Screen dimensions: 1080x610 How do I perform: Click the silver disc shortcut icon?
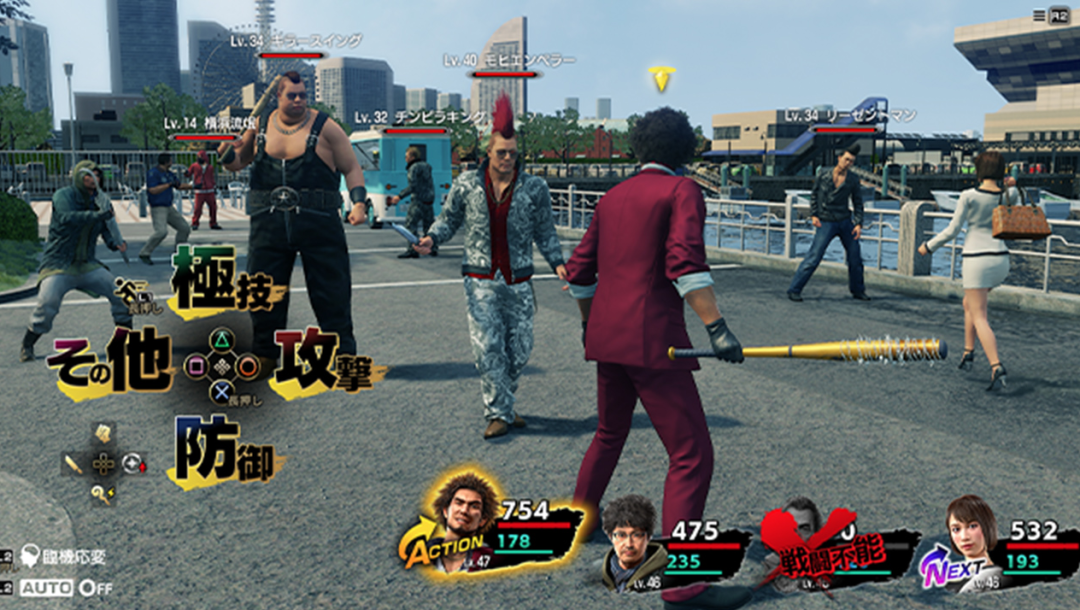point(133,463)
